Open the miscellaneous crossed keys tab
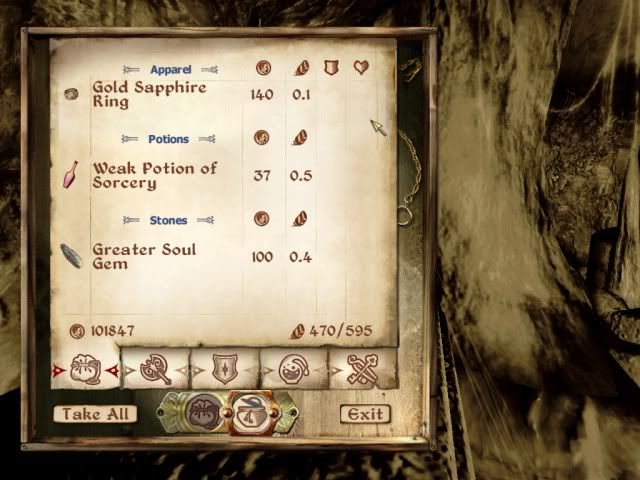 click(362, 369)
